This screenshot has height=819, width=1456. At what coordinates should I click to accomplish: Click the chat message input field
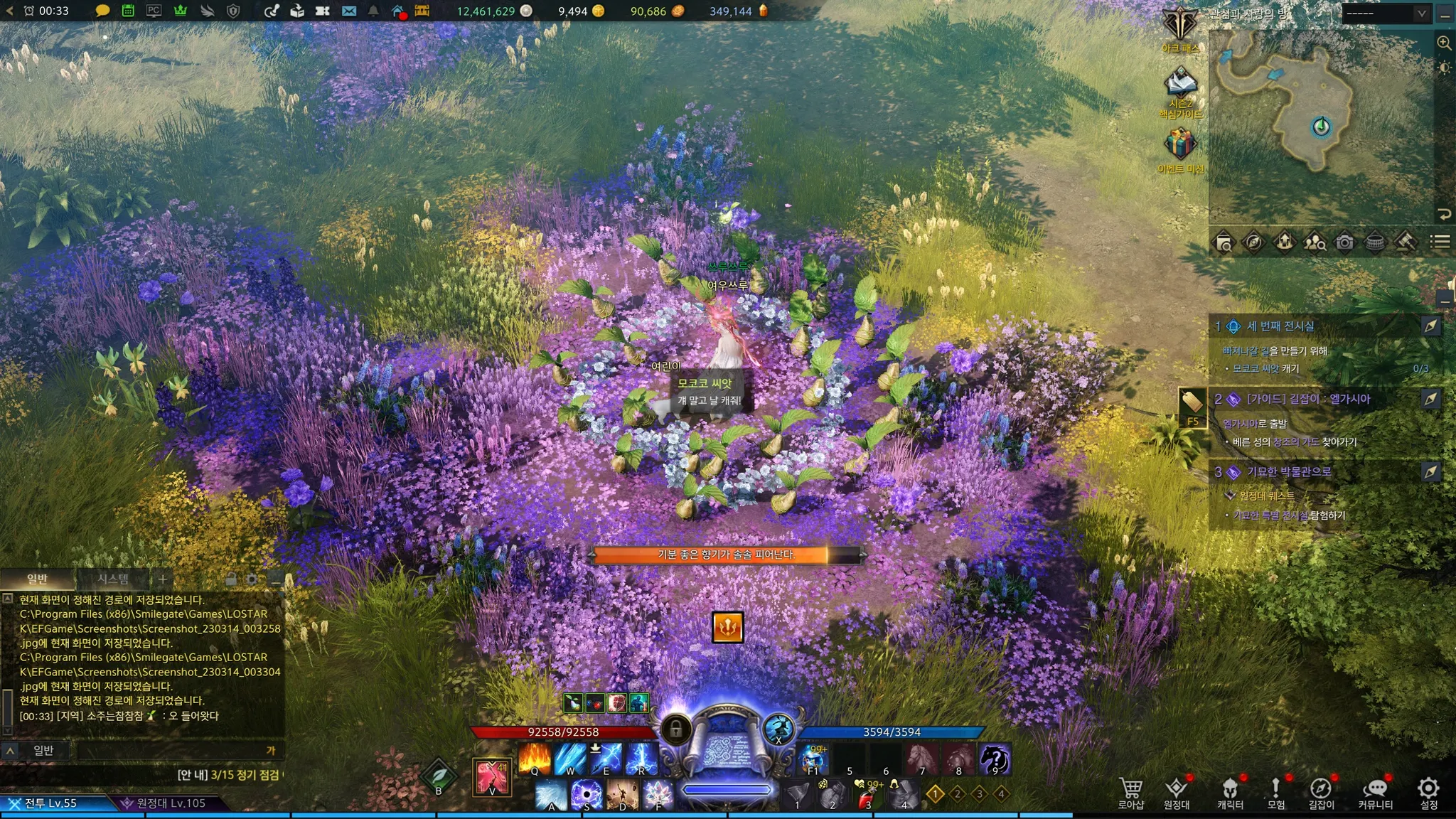coord(171,750)
